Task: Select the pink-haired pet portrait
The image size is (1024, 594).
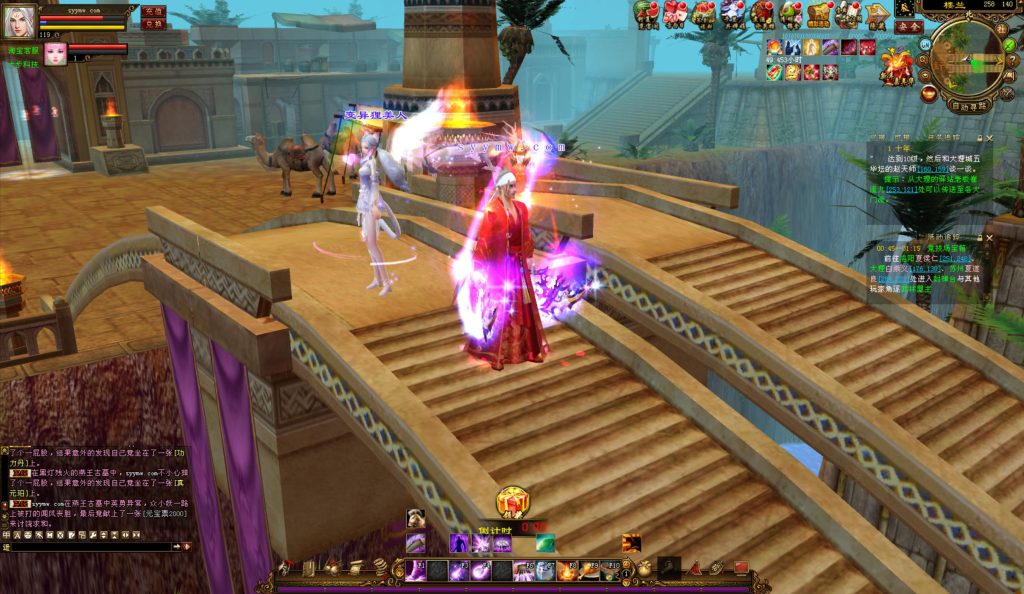Action: point(55,54)
